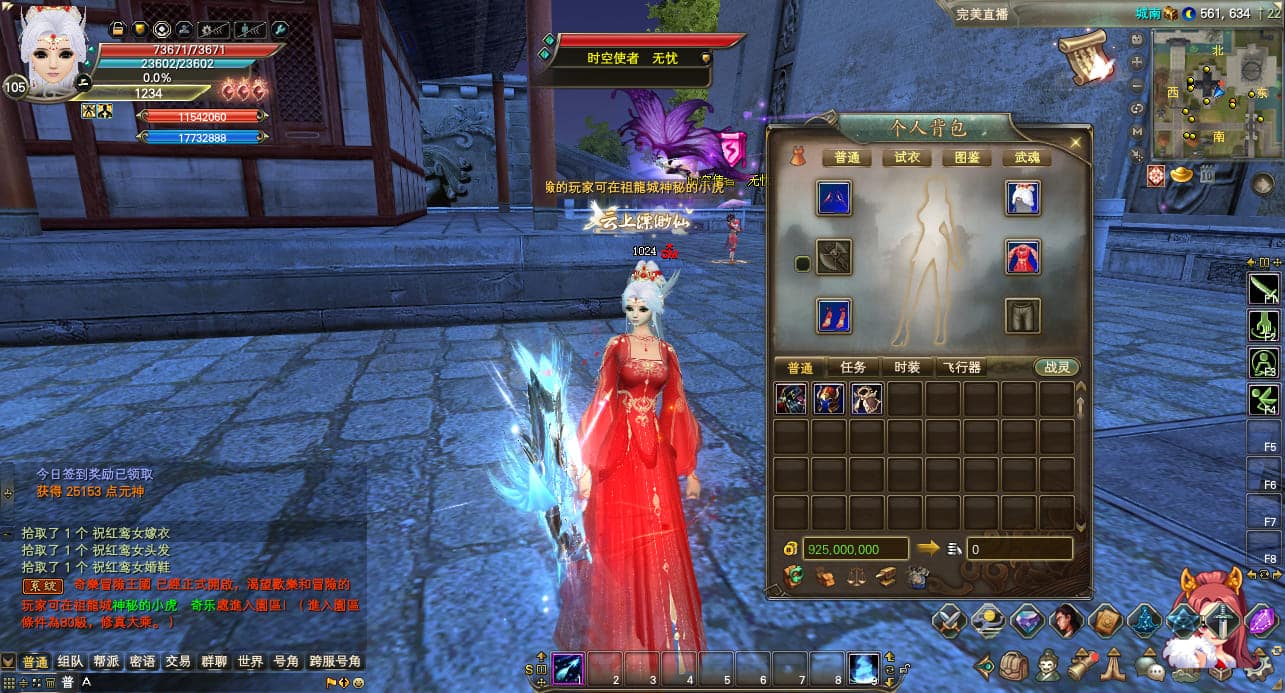
Task: Select the 武魂 tab
Action: tap(1027, 157)
